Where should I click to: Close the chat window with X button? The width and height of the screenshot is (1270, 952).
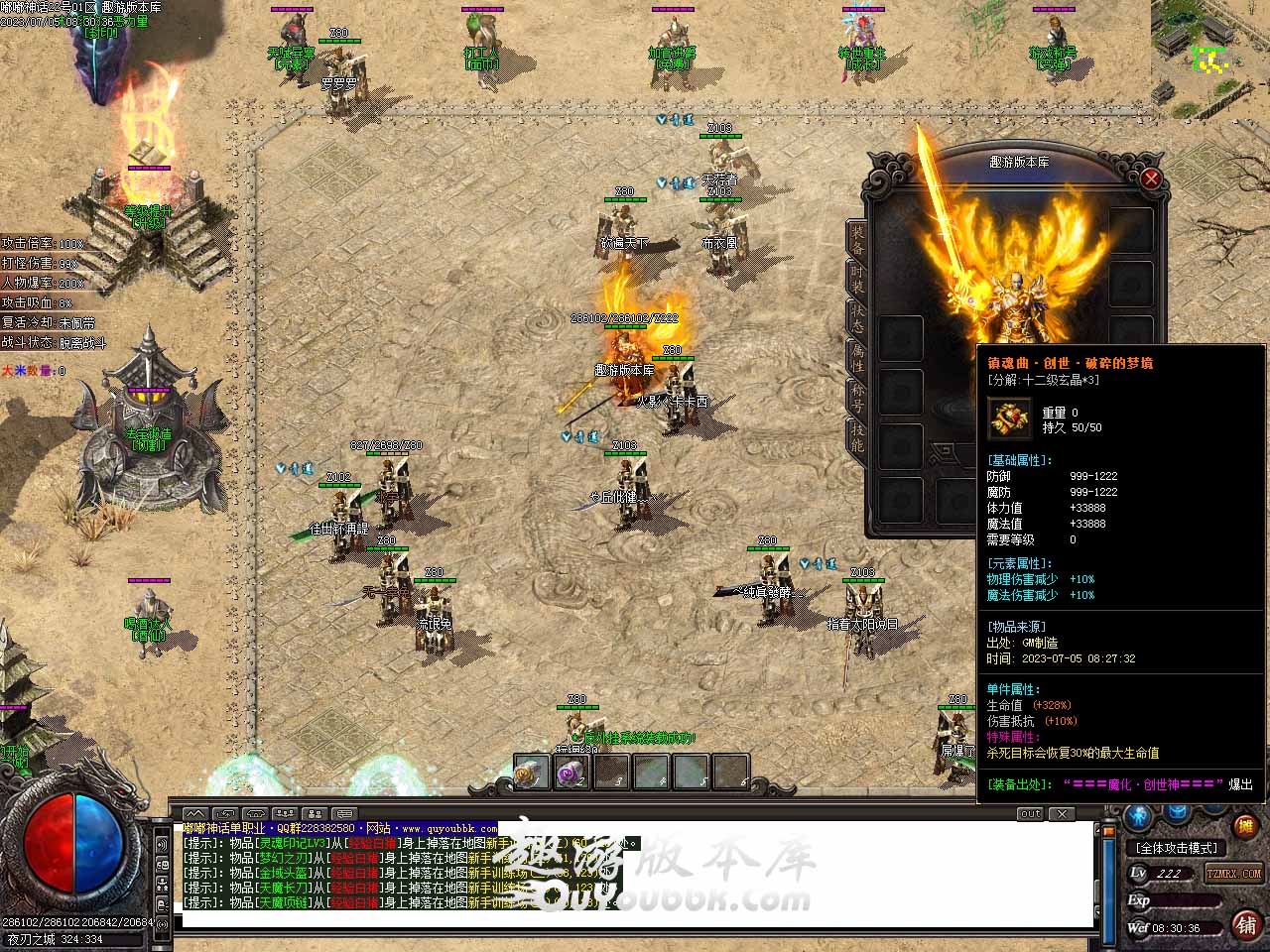point(1062,814)
